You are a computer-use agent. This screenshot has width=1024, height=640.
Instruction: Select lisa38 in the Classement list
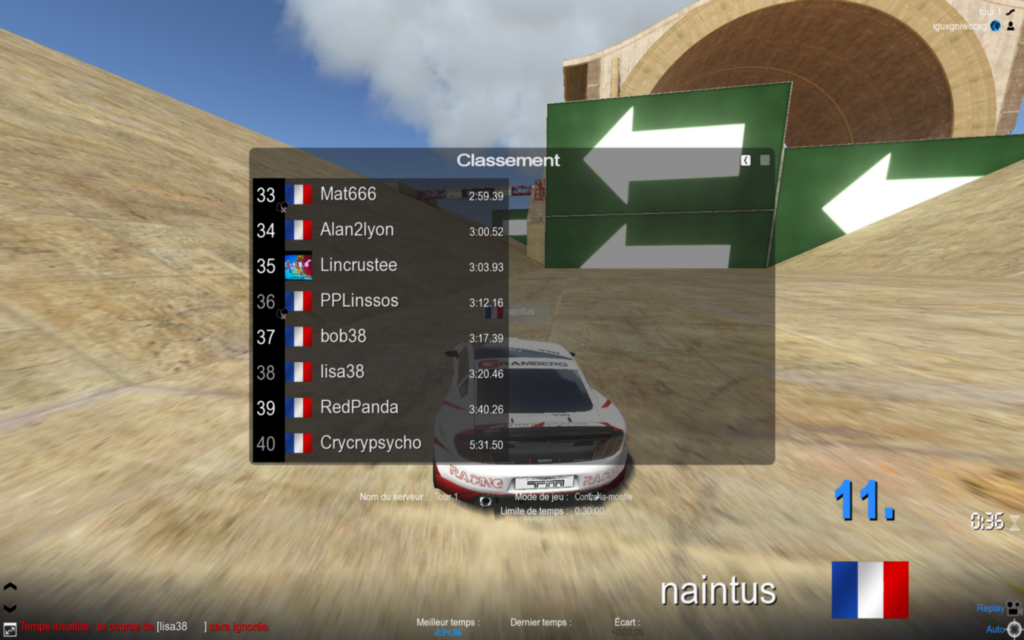(x=380, y=372)
